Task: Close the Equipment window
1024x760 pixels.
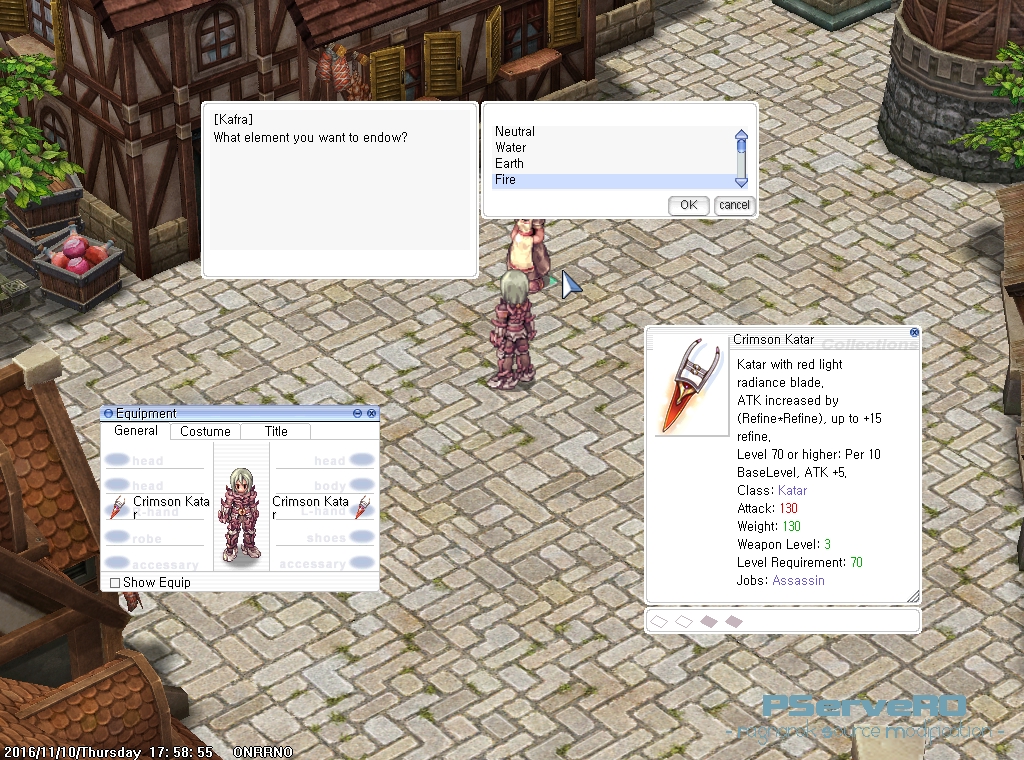Action: pyautogui.click(x=372, y=413)
